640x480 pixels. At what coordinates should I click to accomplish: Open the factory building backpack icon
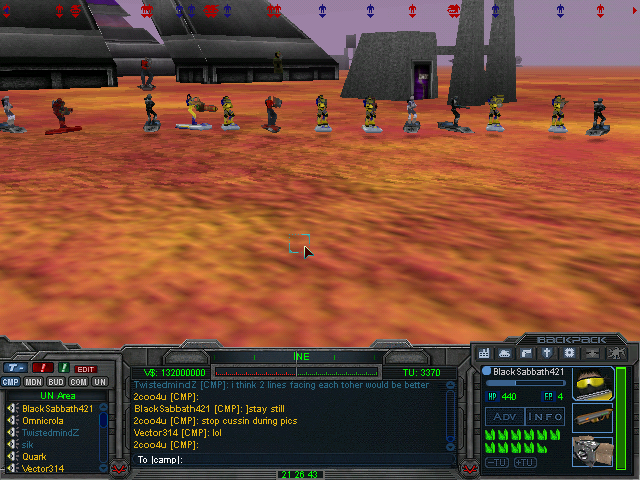[485, 353]
